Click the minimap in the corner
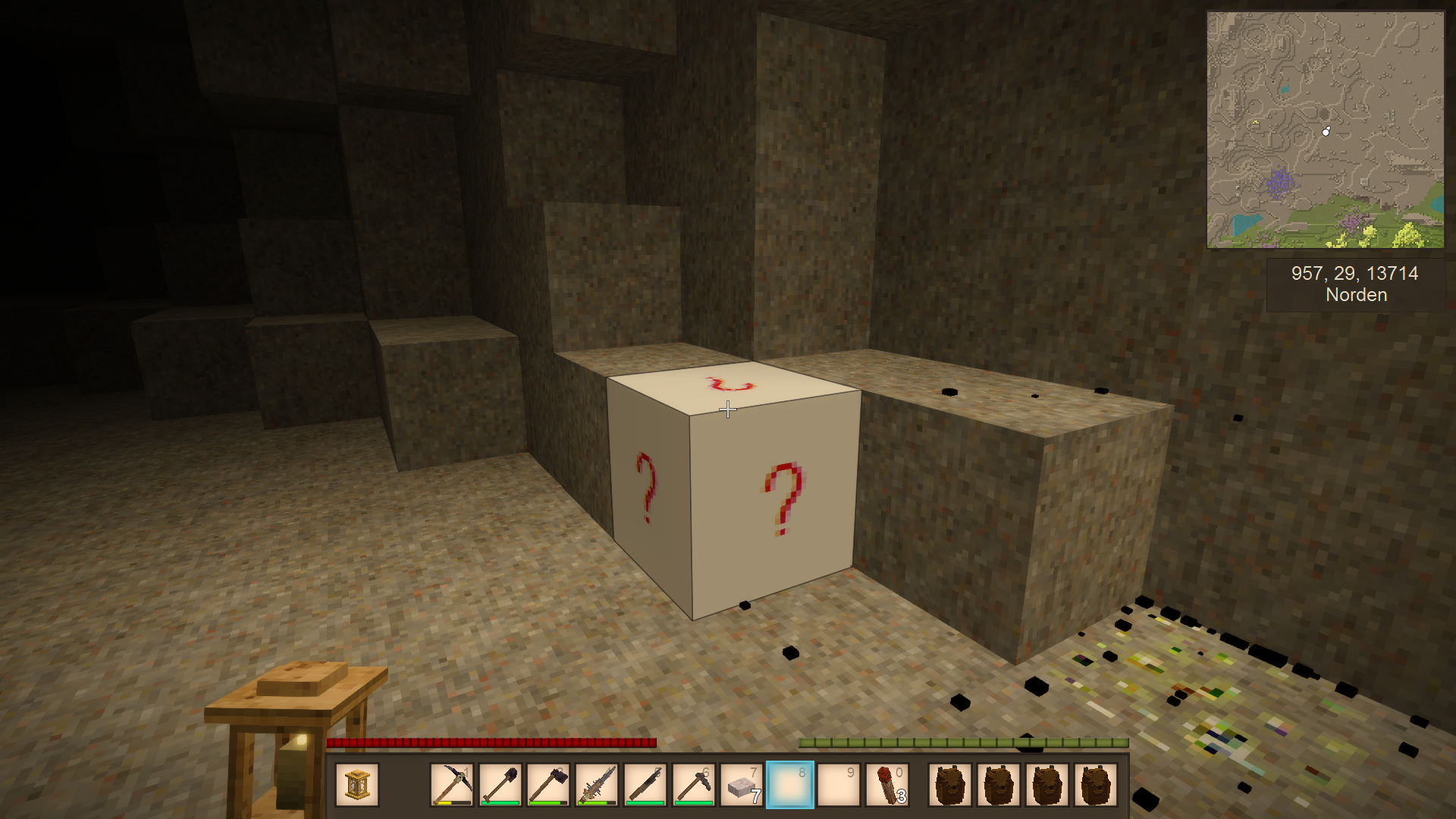 point(1325,130)
